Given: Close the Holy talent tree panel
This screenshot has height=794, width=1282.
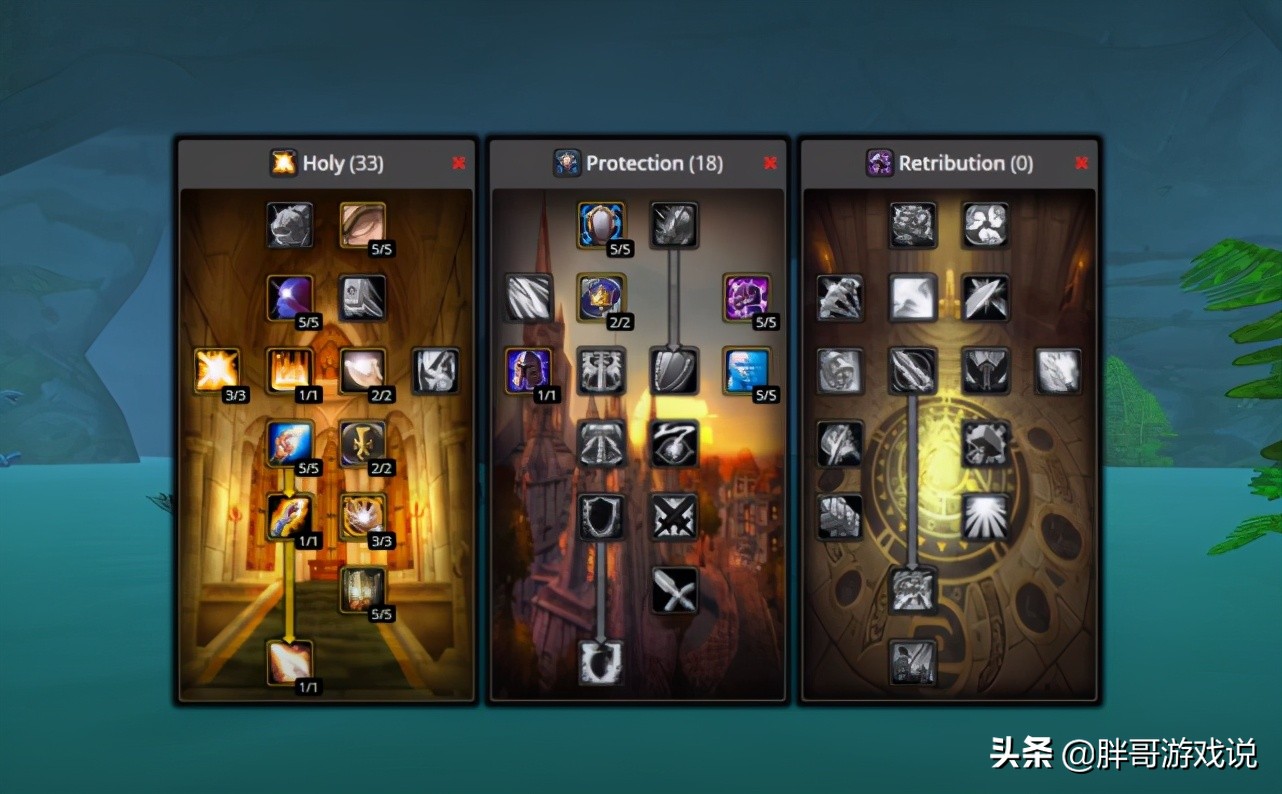Looking at the screenshot, I should [x=459, y=163].
